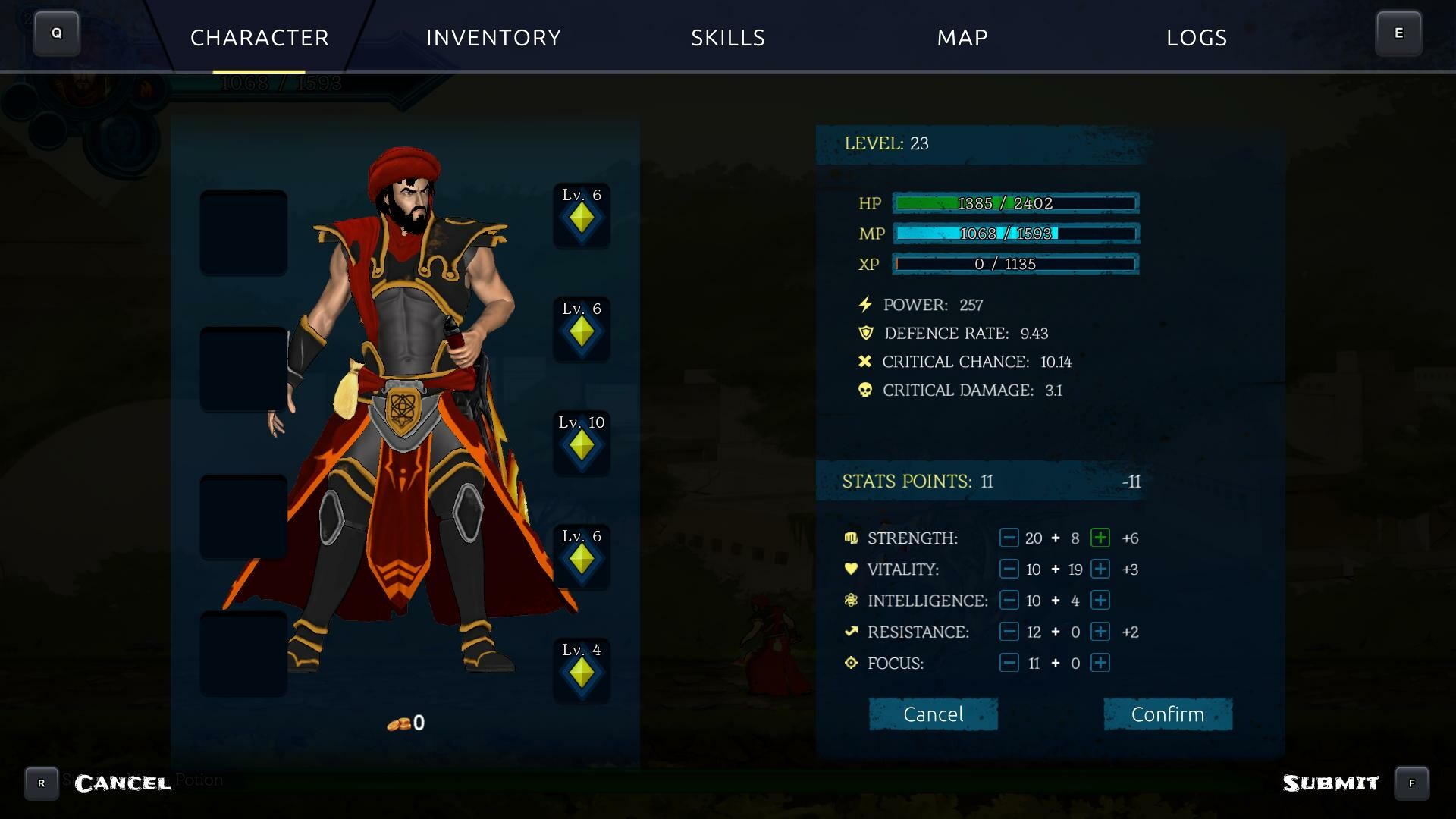The width and height of the screenshot is (1456, 819).
Task: Click the HP progress bar
Action: (x=1015, y=203)
